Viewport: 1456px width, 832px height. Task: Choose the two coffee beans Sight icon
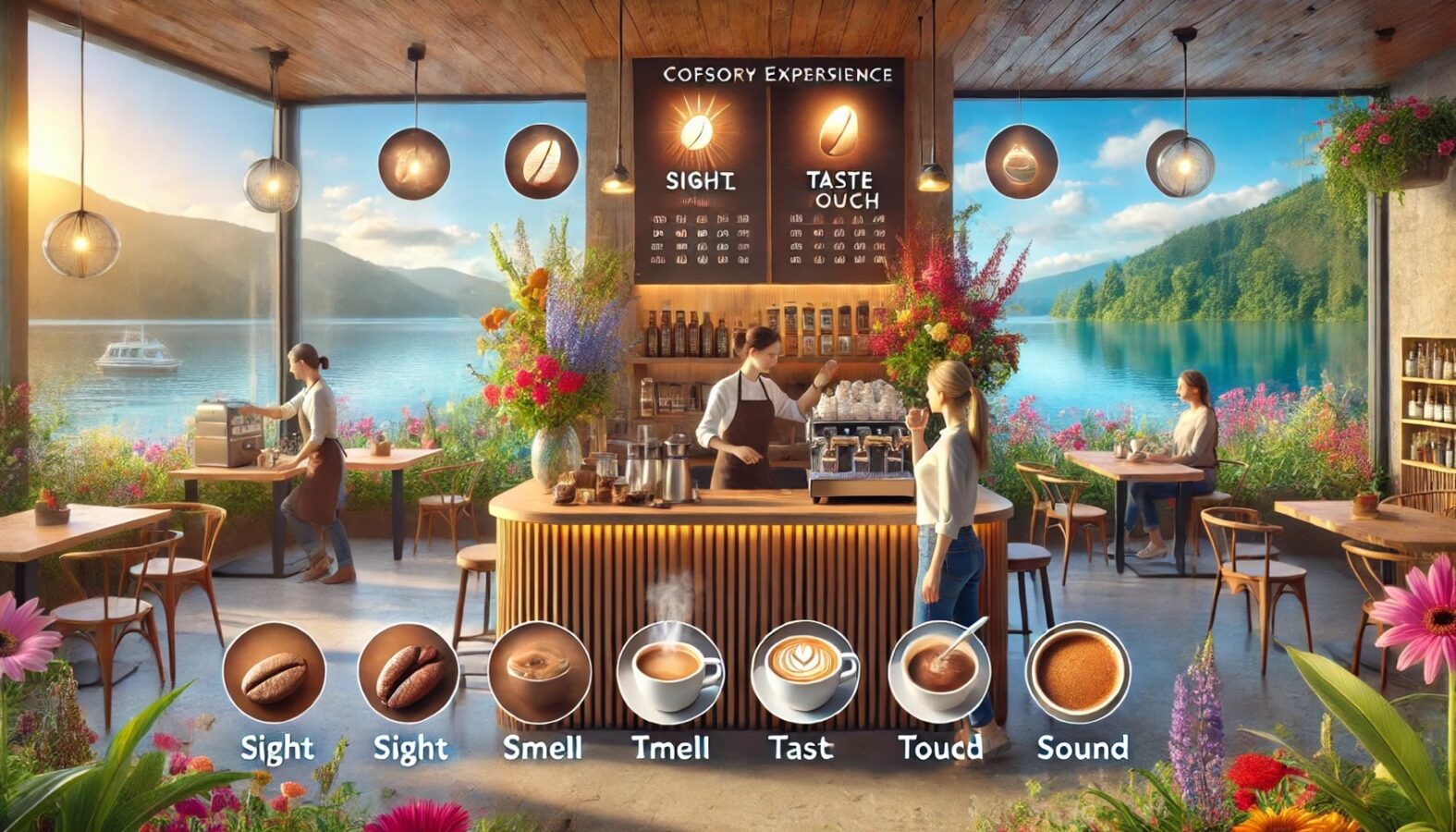(408, 673)
